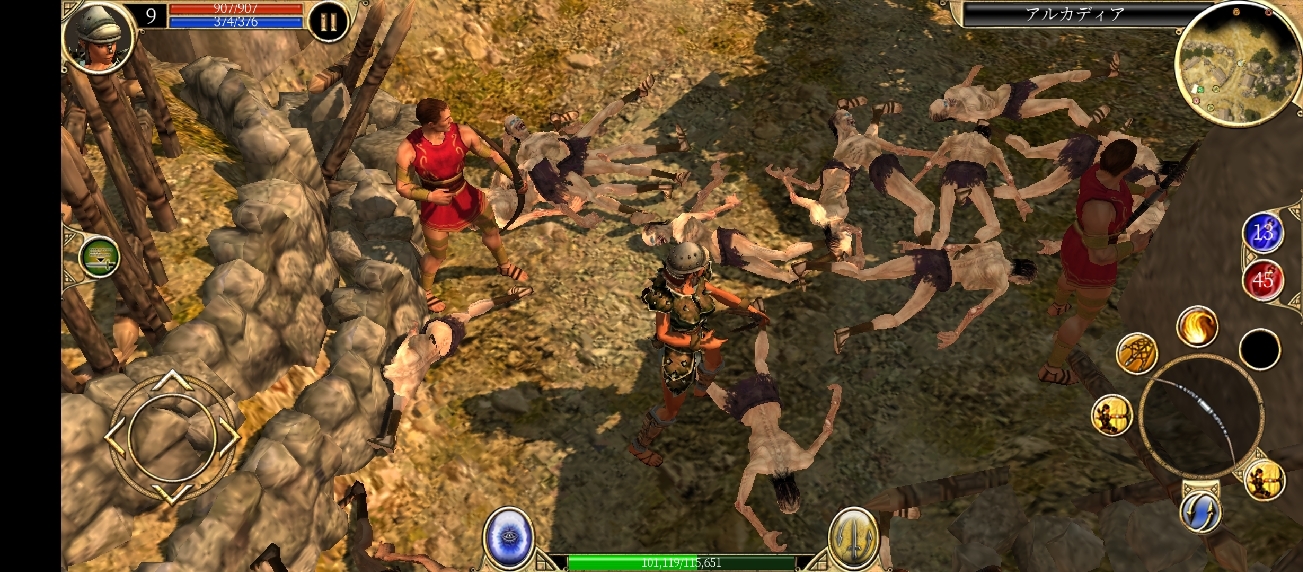Attack with the bow in the main circle
The image size is (1303, 572).
1201,416
